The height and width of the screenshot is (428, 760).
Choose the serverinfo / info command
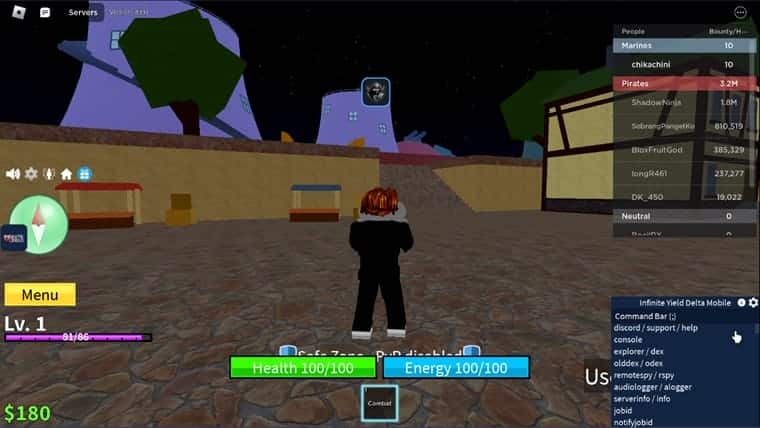click(645, 399)
